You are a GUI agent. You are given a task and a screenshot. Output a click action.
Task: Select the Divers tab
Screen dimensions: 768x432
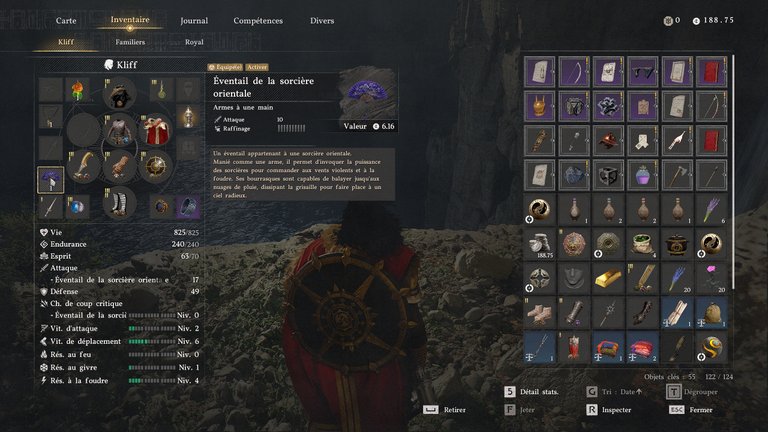(x=322, y=20)
